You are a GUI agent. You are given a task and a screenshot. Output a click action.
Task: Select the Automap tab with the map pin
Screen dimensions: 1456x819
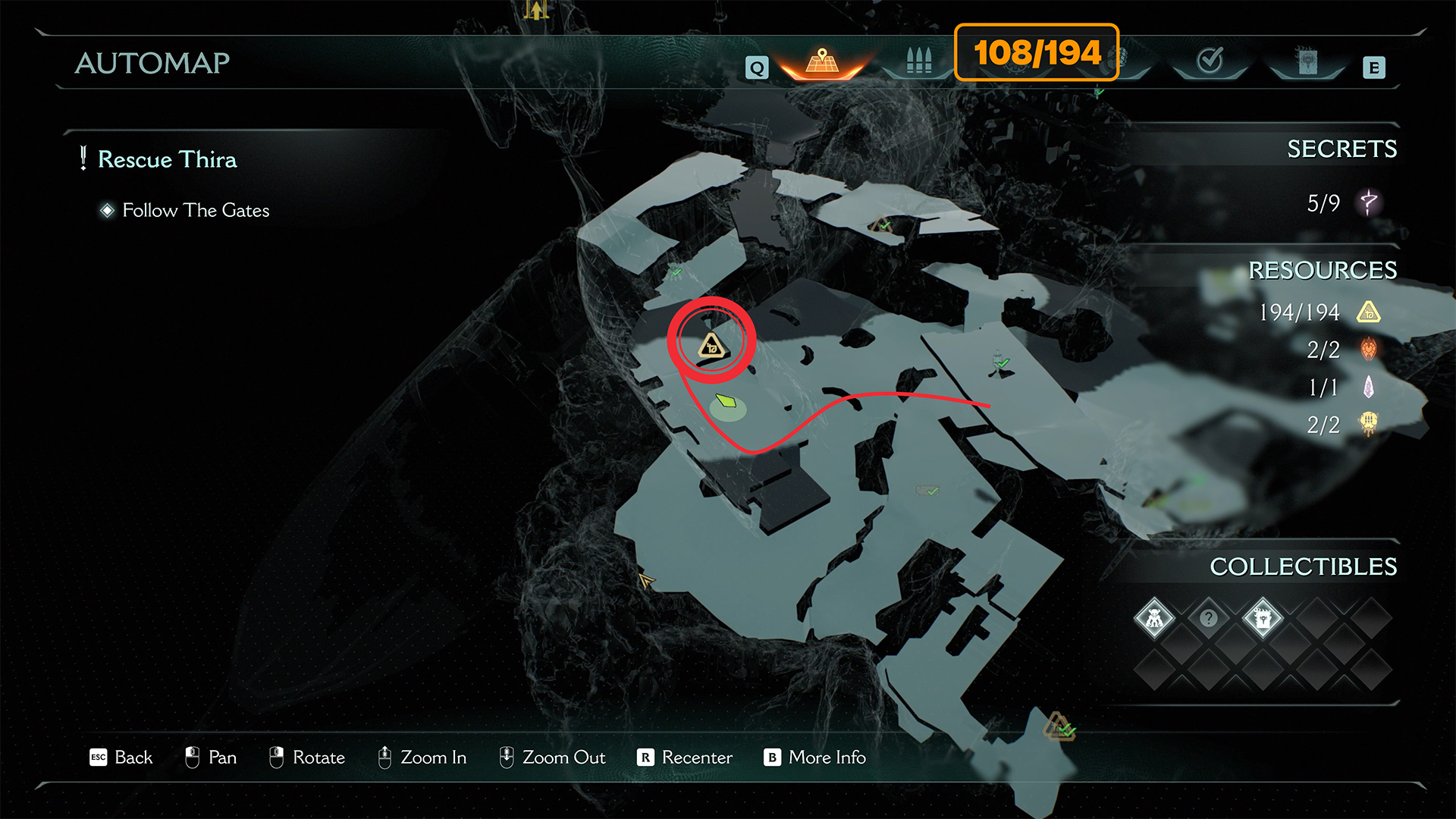tap(823, 62)
